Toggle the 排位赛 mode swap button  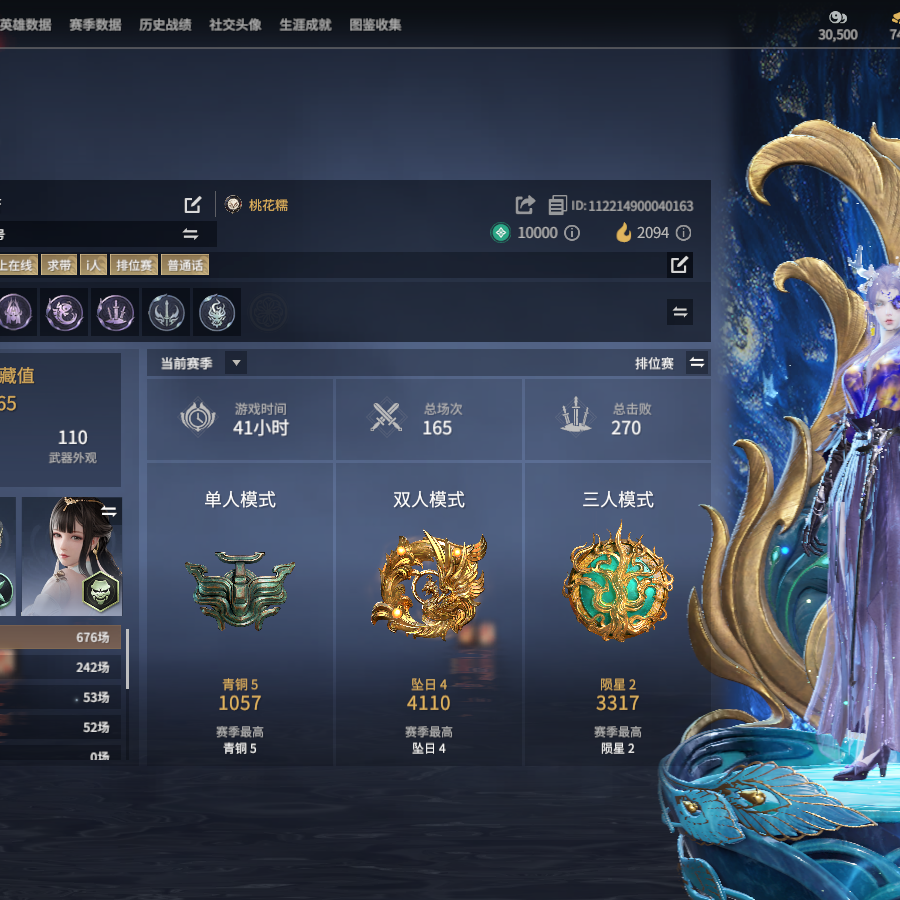pos(697,363)
